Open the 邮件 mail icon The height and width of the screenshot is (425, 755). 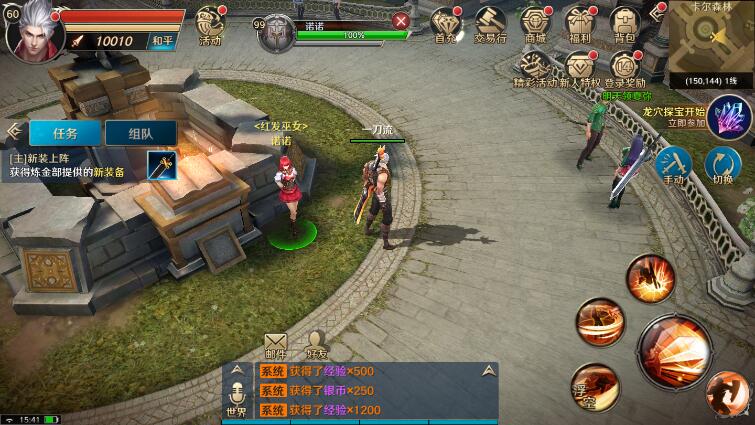point(275,344)
